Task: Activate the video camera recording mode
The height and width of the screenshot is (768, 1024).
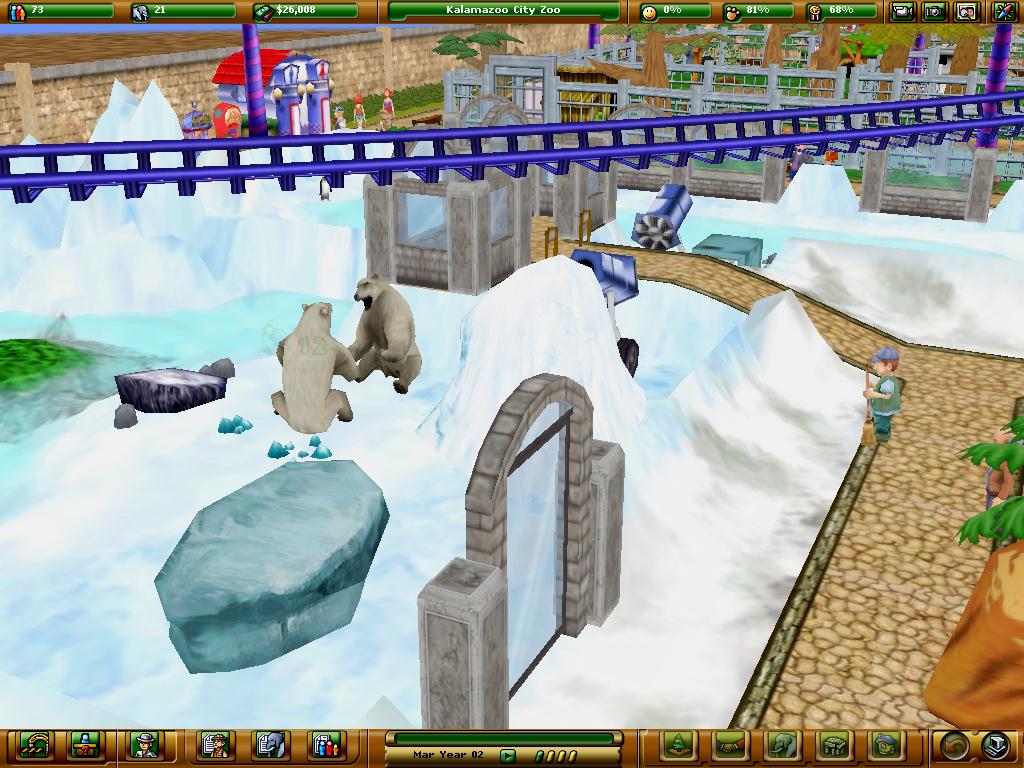Action: 903,12
